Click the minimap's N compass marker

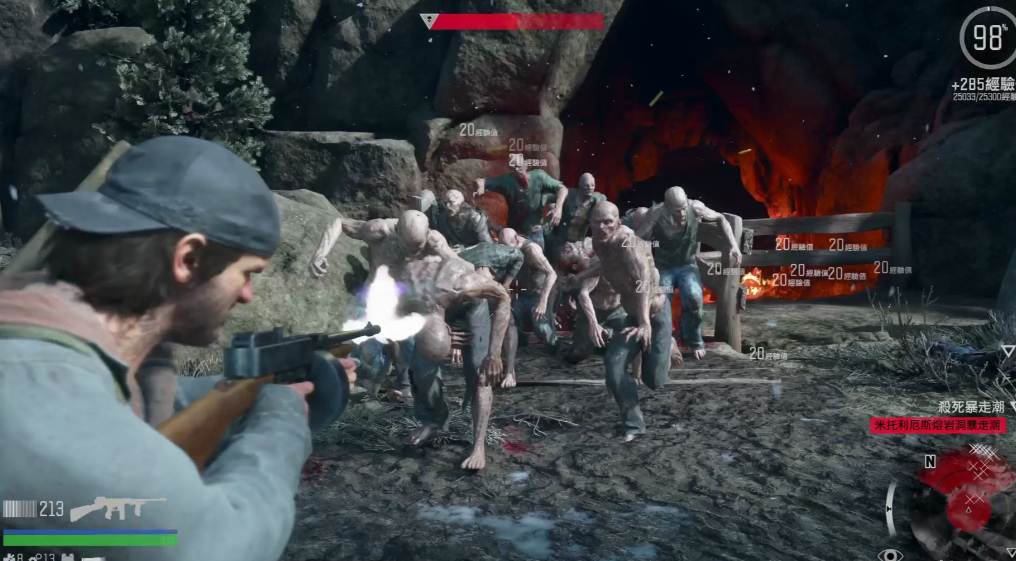click(x=930, y=461)
